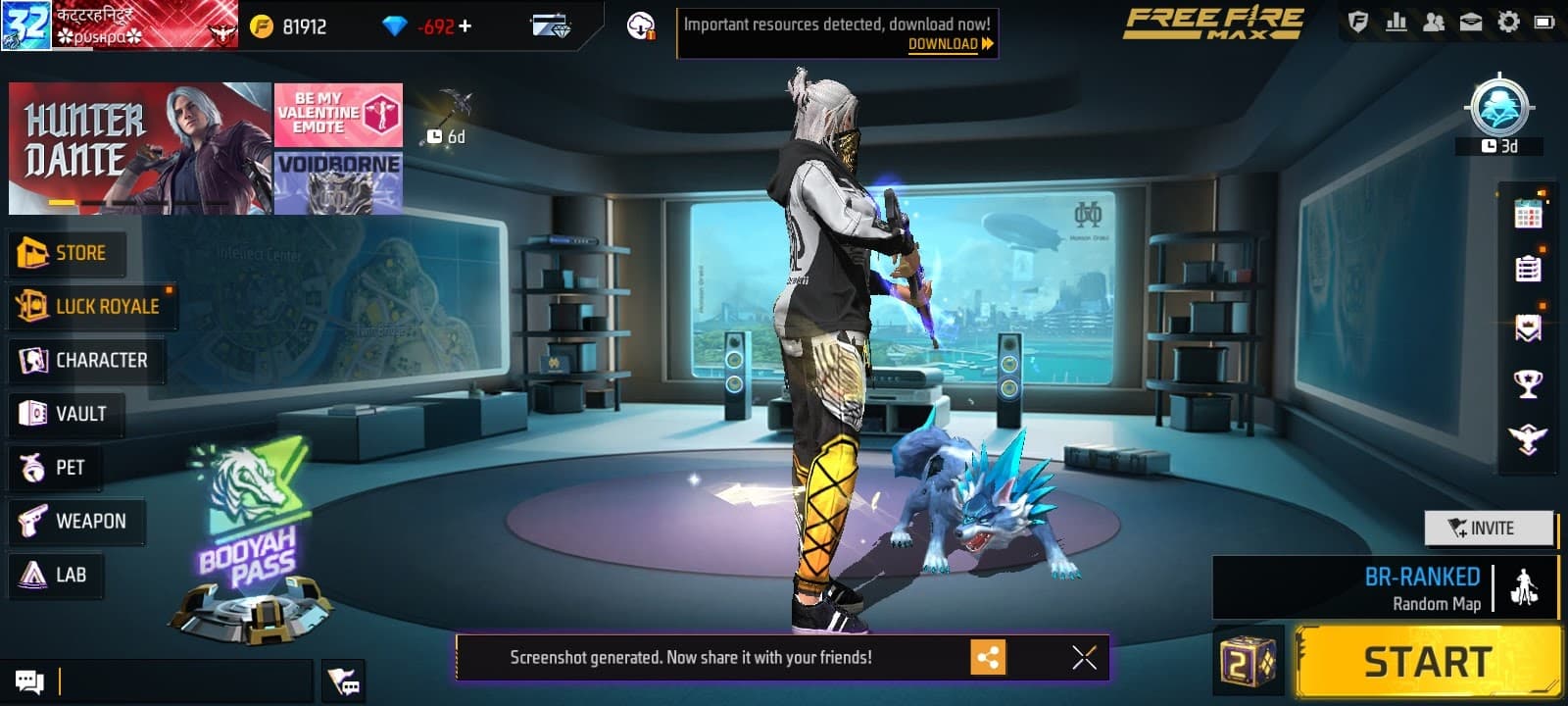Image resolution: width=1568 pixels, height=706 pixels.
Task: Share the generated screenshot
Action: [x=988, y=657]
